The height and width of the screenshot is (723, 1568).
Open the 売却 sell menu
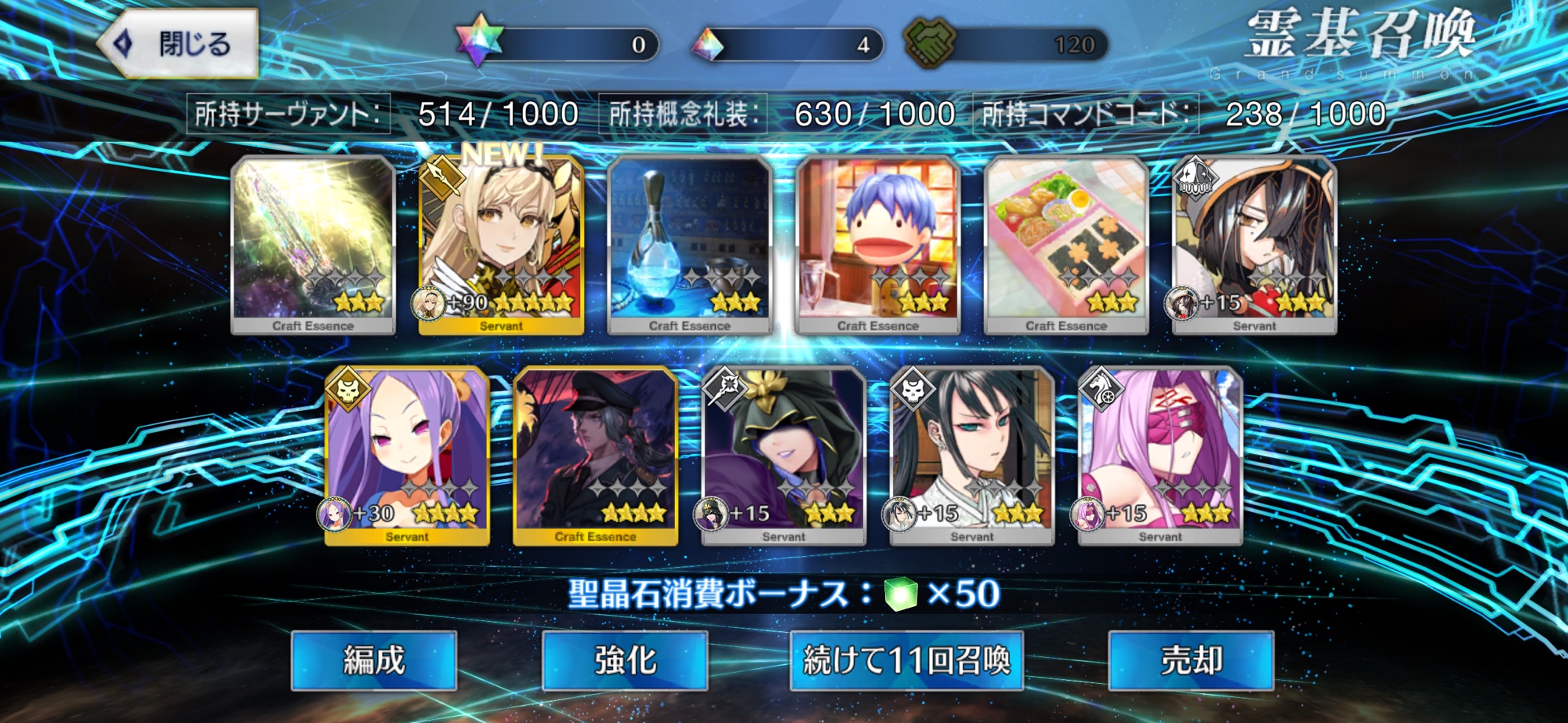1191,660
